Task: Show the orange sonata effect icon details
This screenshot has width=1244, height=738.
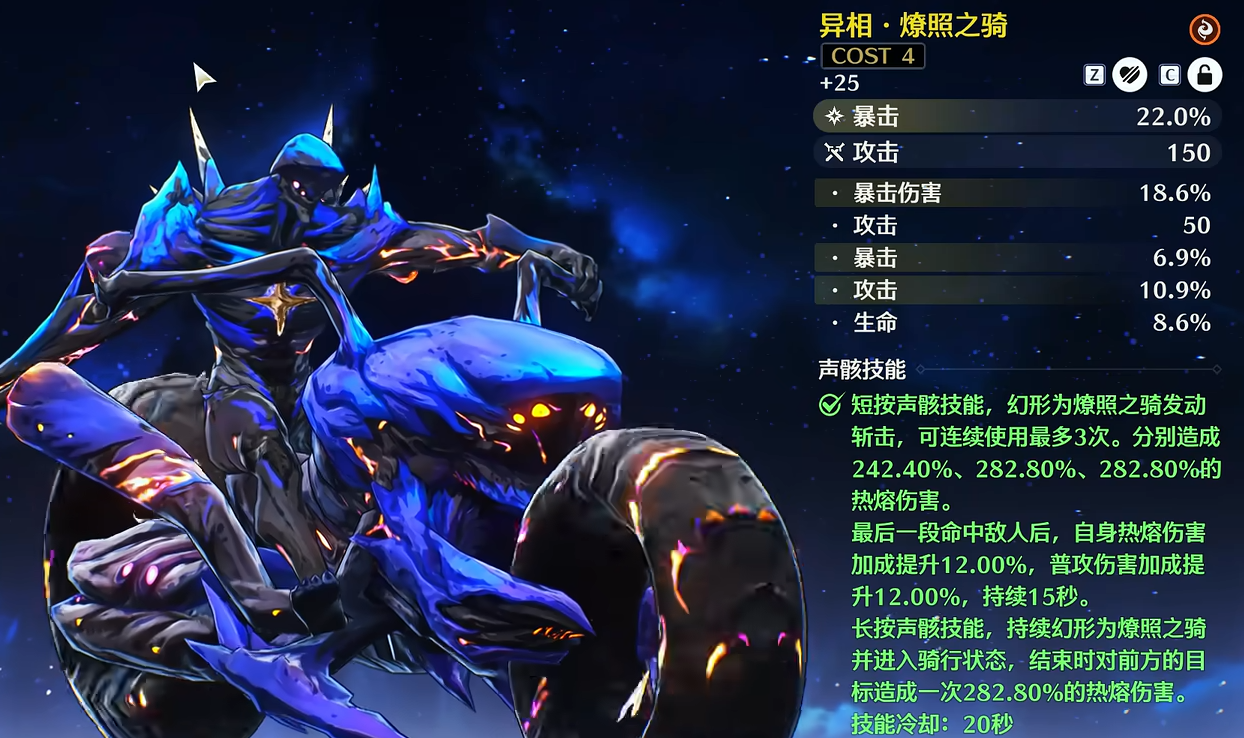Action: (x=1204, y=30)
